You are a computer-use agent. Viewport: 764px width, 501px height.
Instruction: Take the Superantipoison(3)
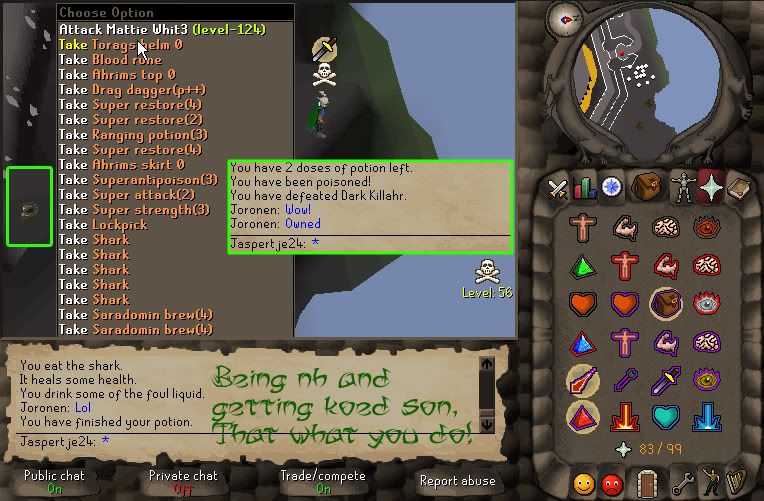point(138,179)
